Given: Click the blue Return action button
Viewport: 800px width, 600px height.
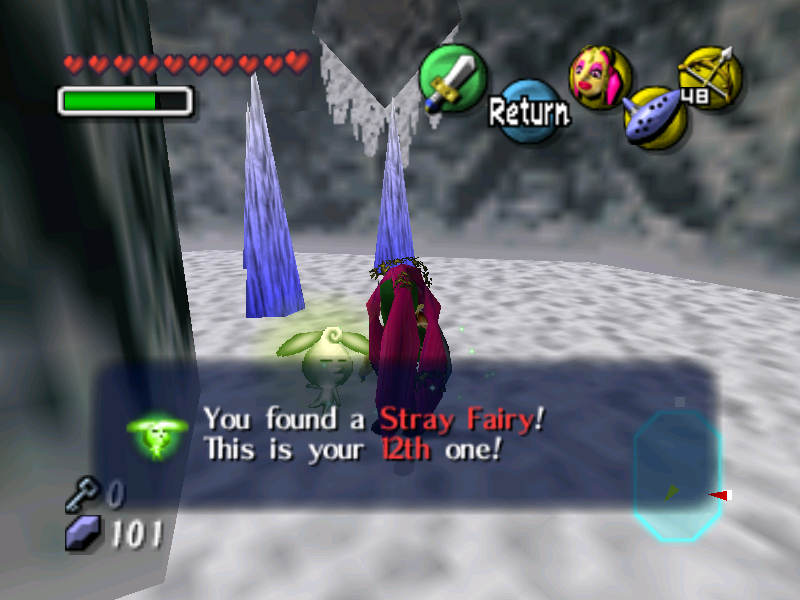Looking at the screenshot, I should pos(529,111).
